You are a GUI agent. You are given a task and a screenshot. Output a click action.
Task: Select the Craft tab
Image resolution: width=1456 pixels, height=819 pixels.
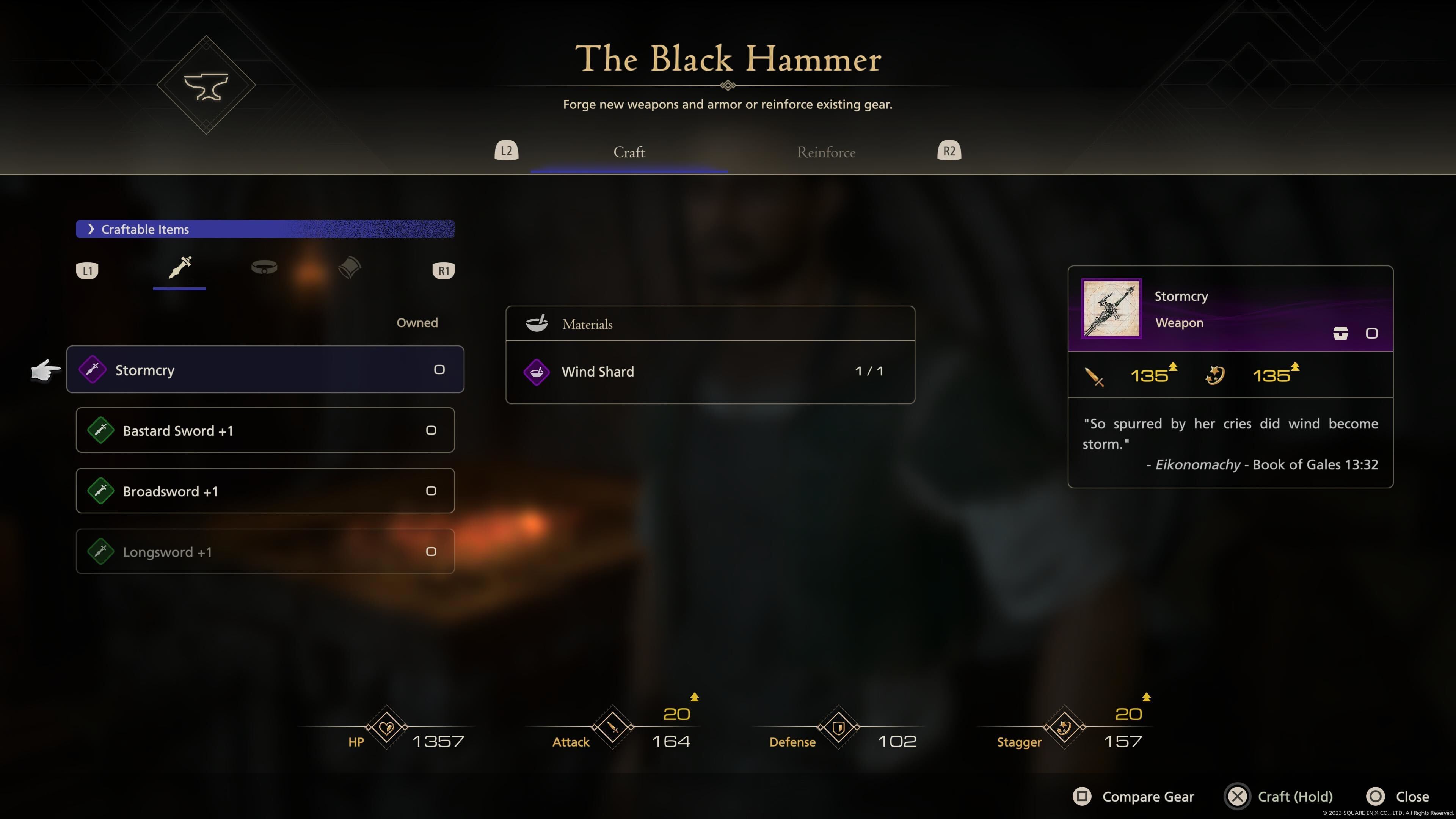tap(629, 152)
